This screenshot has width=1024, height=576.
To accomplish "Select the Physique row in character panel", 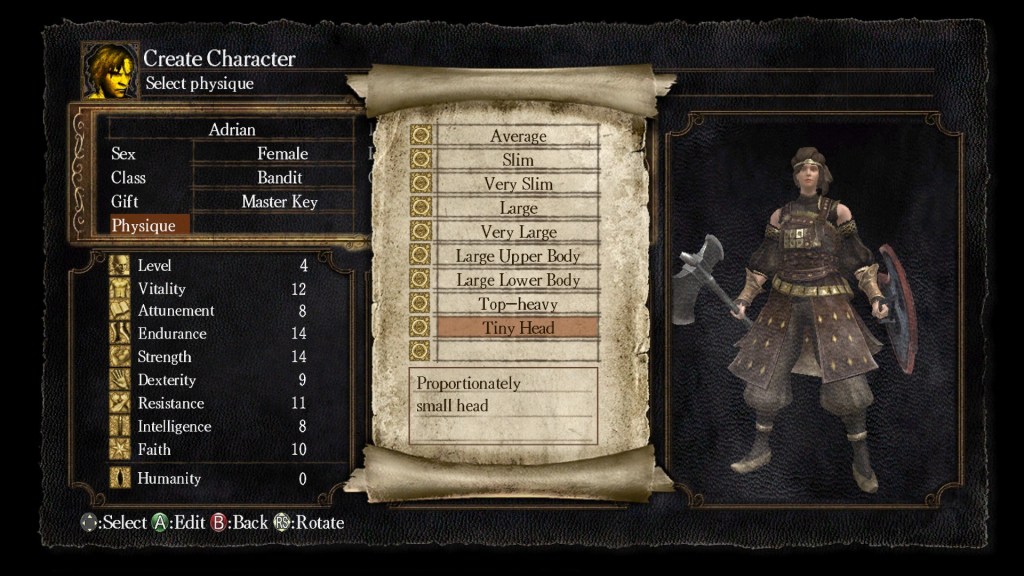I will point(144,226).
